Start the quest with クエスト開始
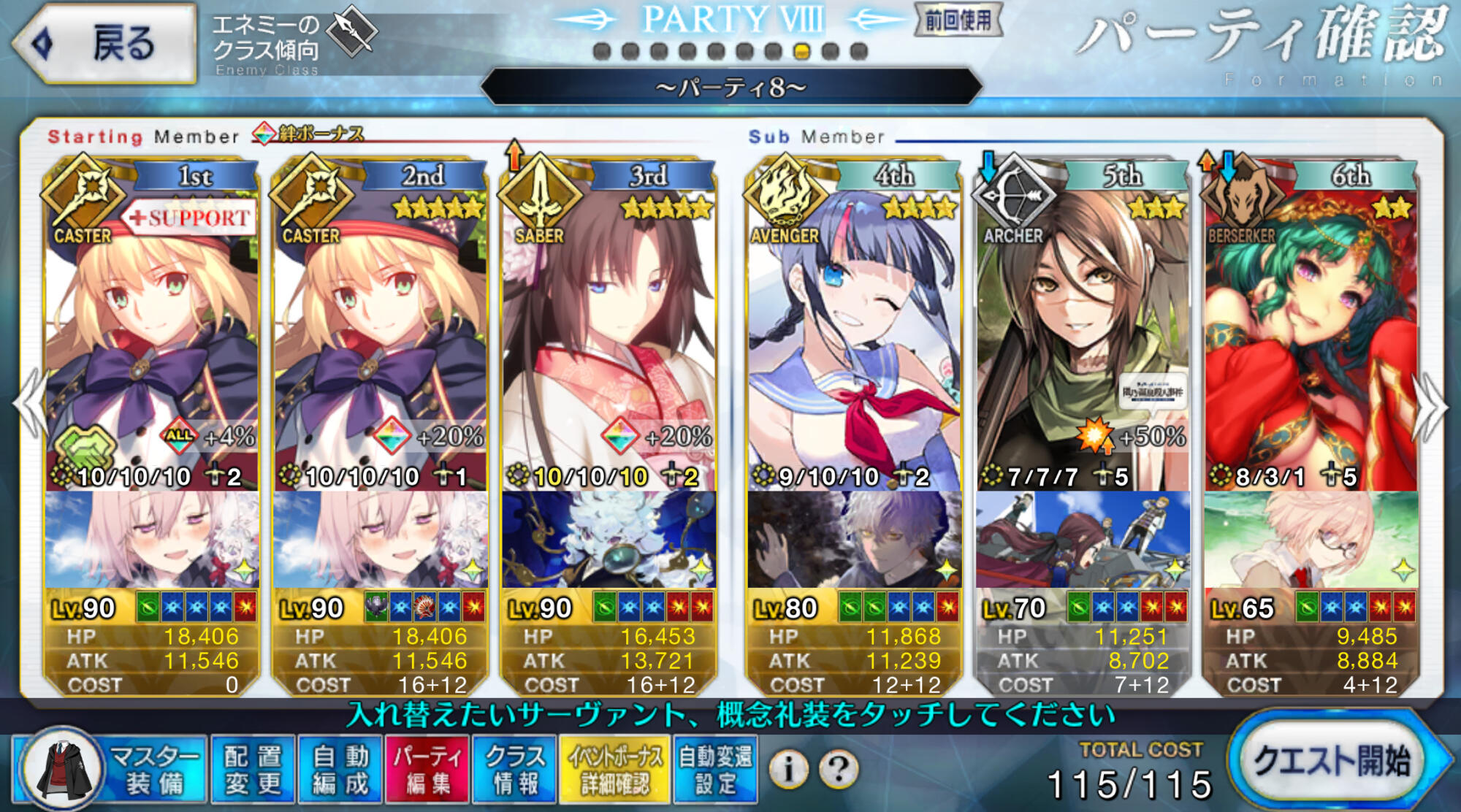Screen dimensions: 1461x812 [x=1333, y=761]
